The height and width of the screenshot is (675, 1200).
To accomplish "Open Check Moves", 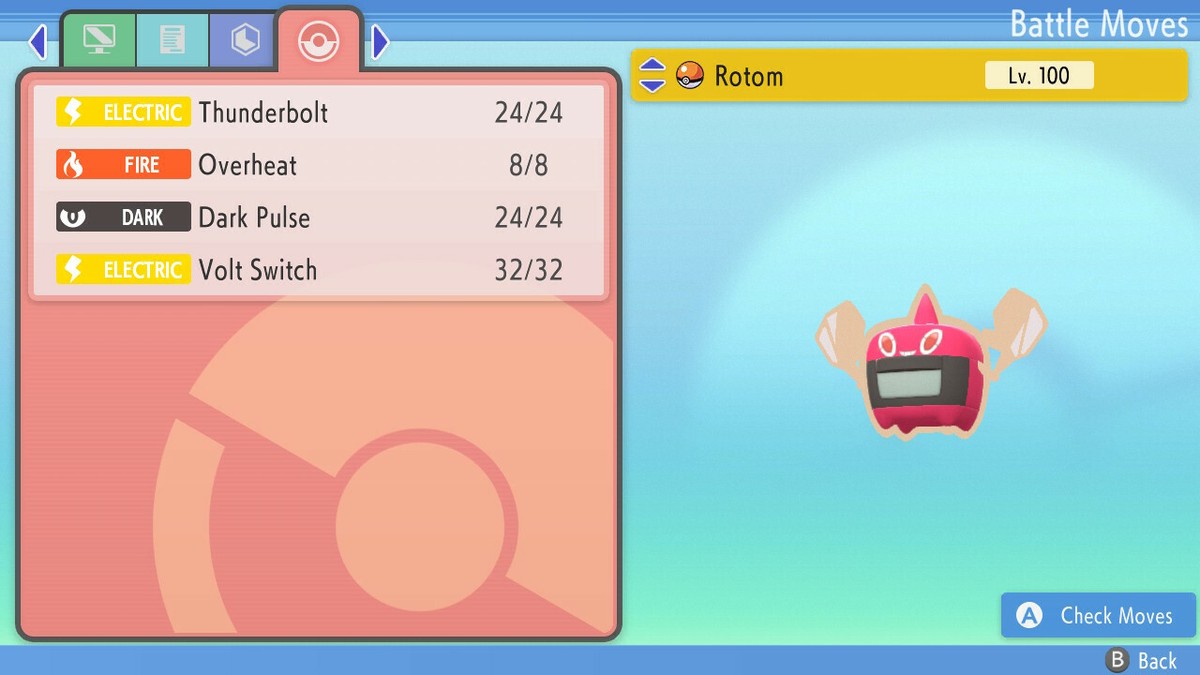I will (1098, 616).
